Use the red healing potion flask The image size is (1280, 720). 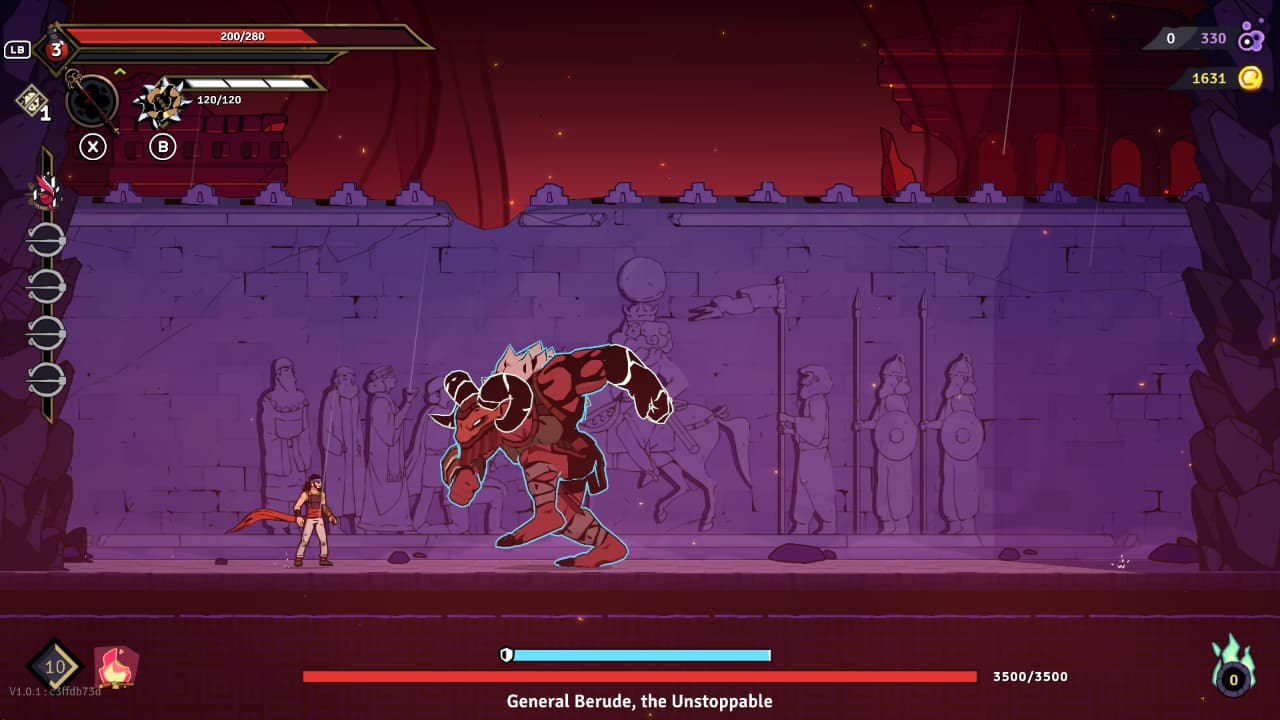click(x=56, y=49)
